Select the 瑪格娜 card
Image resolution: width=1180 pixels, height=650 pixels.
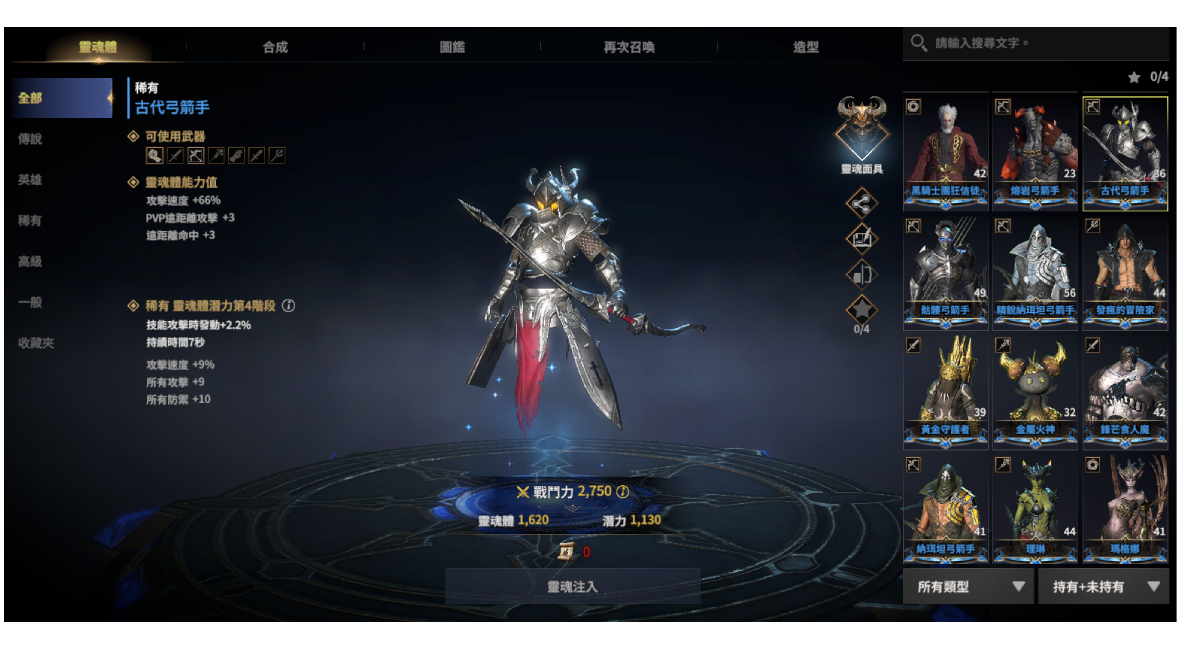1125,509
